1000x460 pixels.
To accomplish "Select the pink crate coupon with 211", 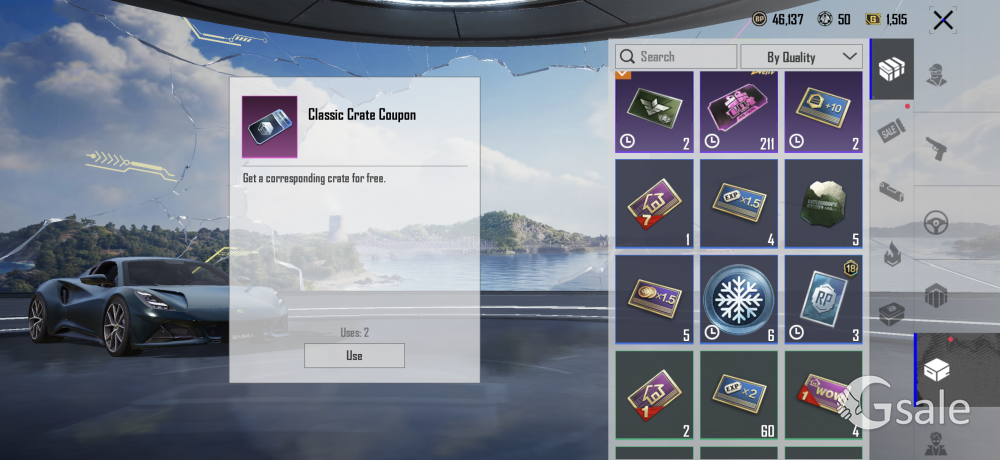I will coord(739,112).
